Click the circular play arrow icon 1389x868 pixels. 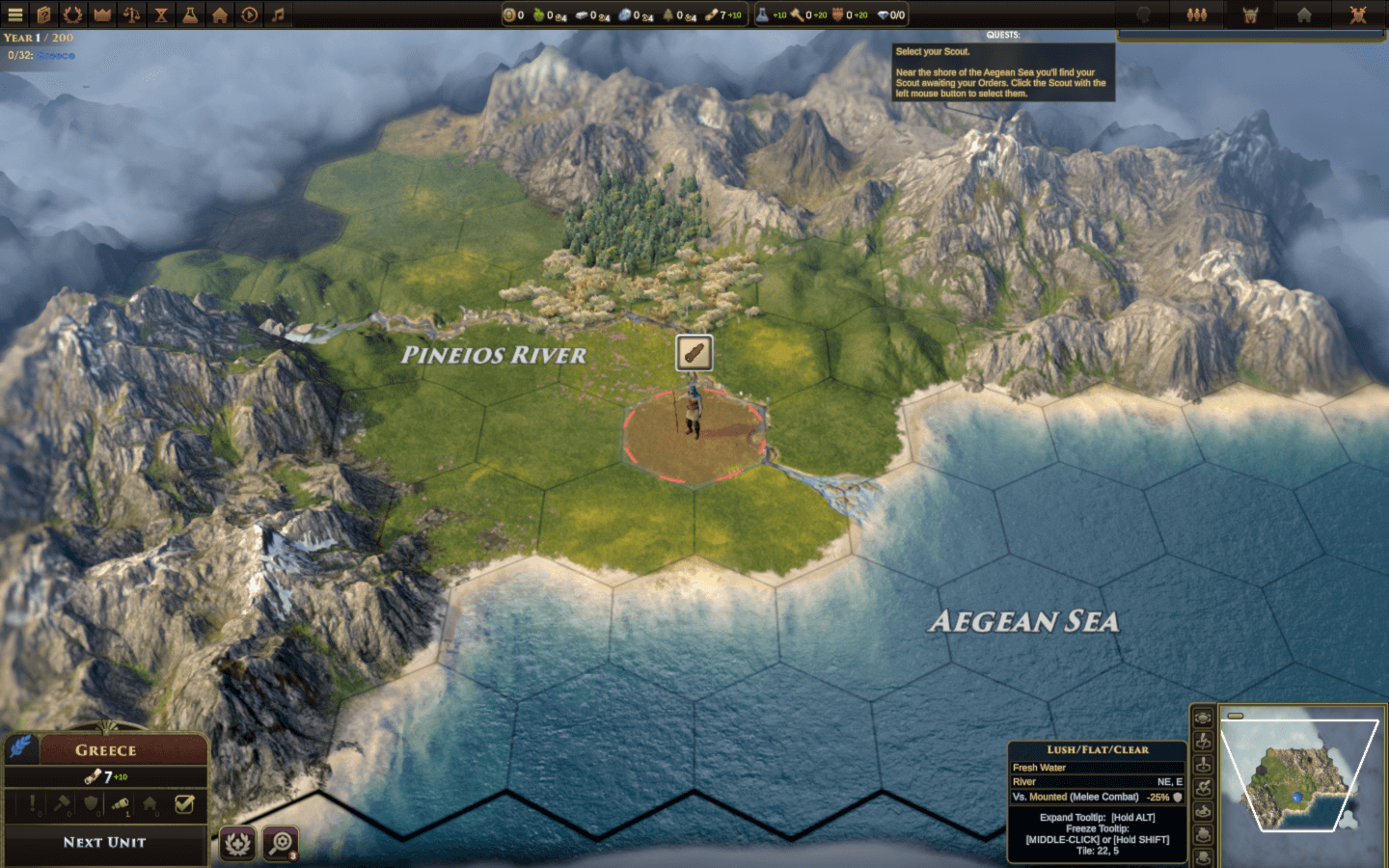click(249, 14)
